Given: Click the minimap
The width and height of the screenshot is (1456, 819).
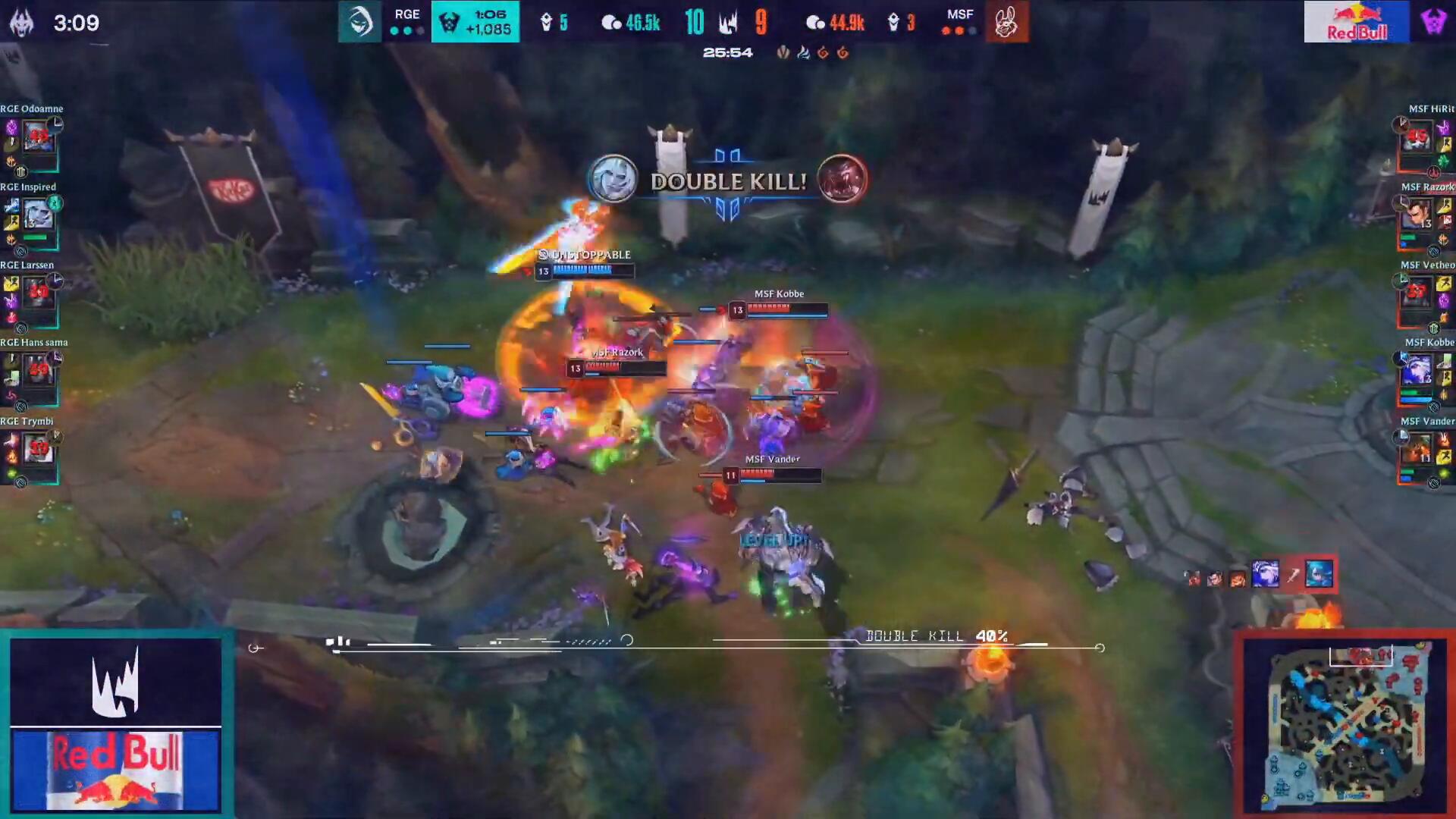Looking at the screenshot, I should click(1345, 724).
